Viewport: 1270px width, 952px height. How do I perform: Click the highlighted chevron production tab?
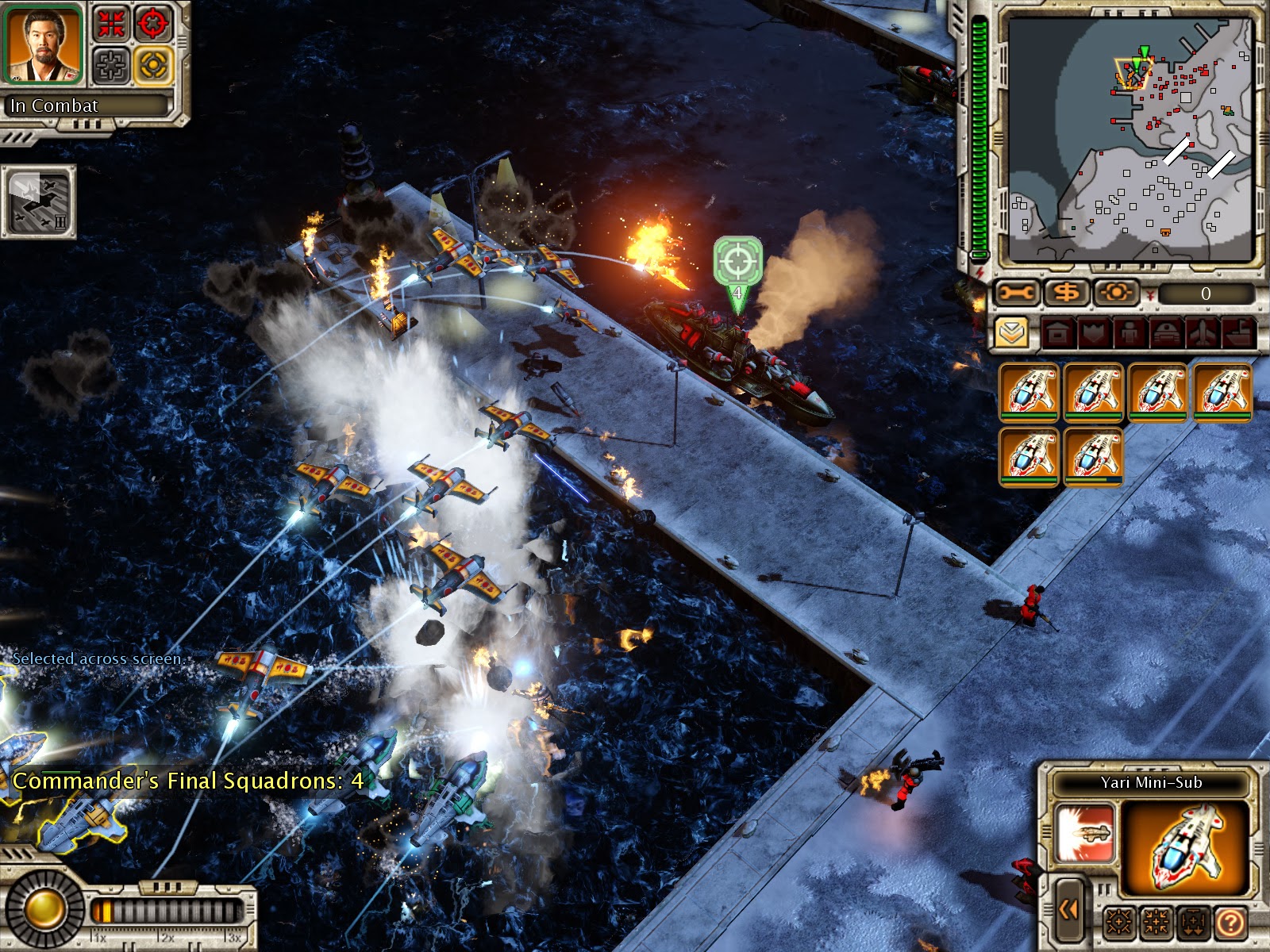click(x=1011, y=333)
